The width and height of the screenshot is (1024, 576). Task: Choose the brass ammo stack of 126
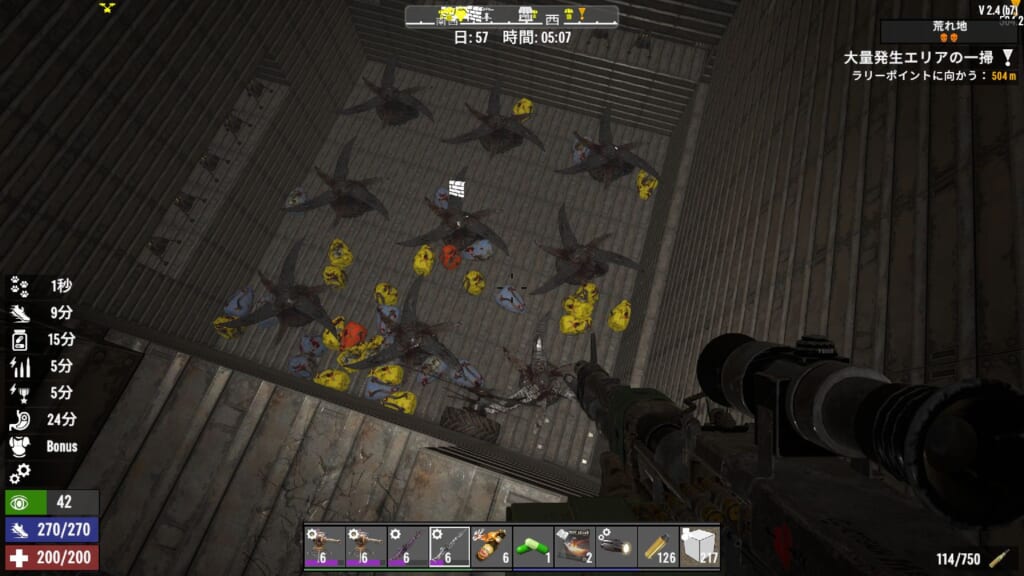pyautogui.click(x=658, y=546)
